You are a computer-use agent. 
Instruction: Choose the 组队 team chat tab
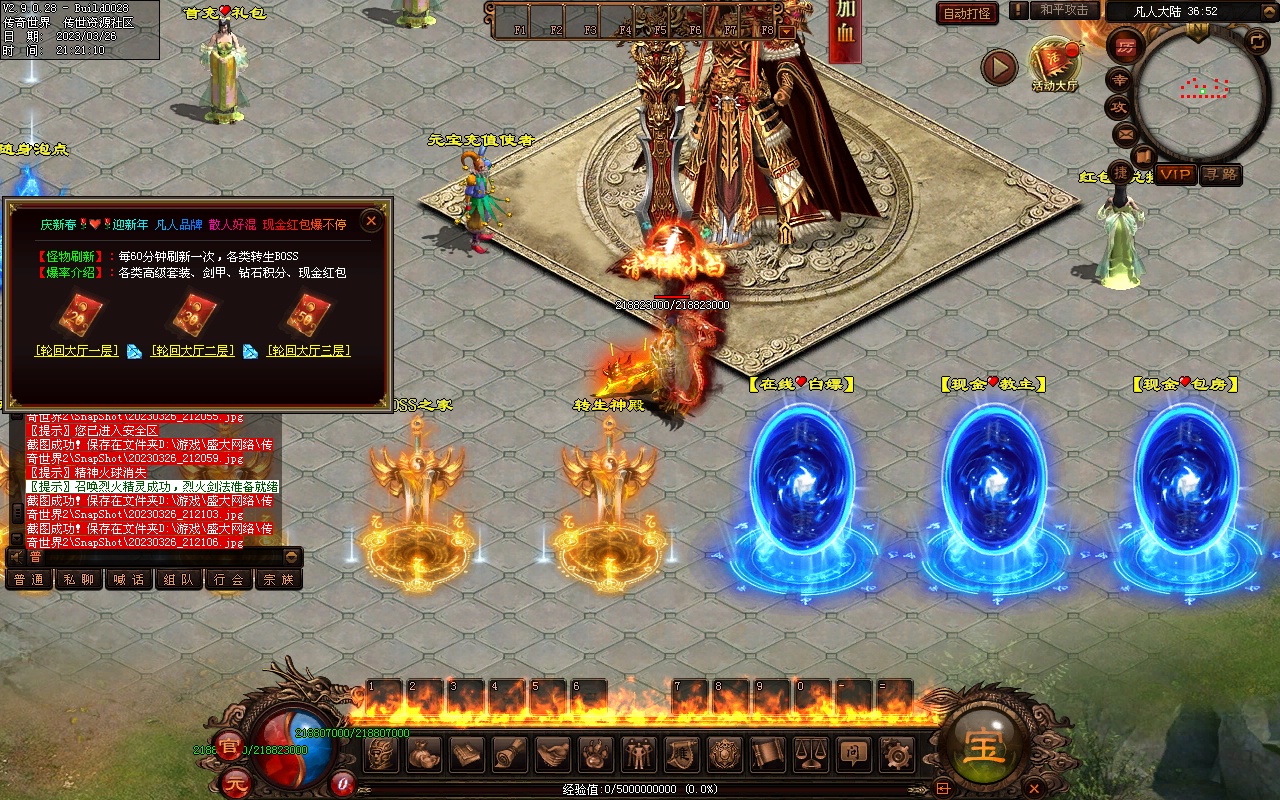click(179, 579)
